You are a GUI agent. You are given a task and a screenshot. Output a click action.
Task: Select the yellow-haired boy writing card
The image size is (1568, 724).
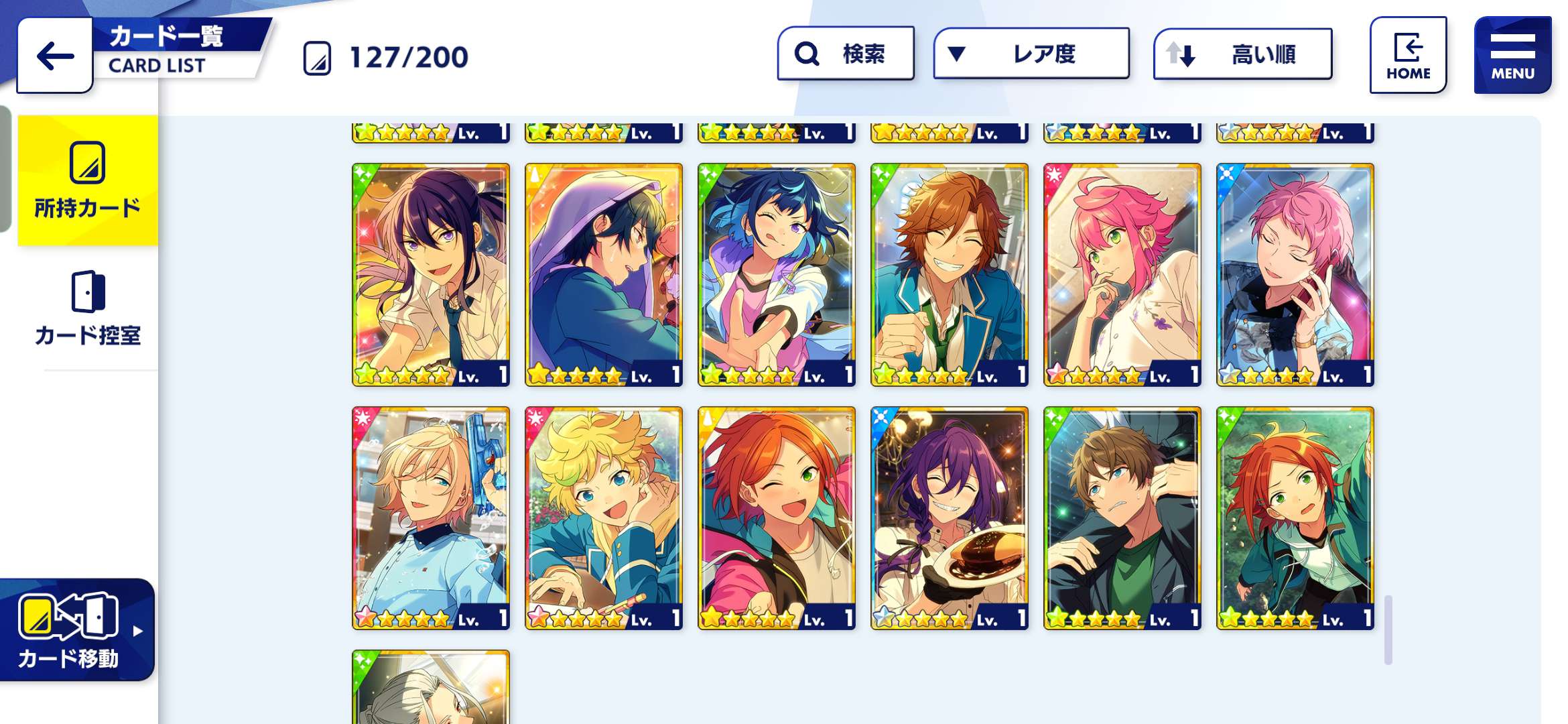(604, 518)
